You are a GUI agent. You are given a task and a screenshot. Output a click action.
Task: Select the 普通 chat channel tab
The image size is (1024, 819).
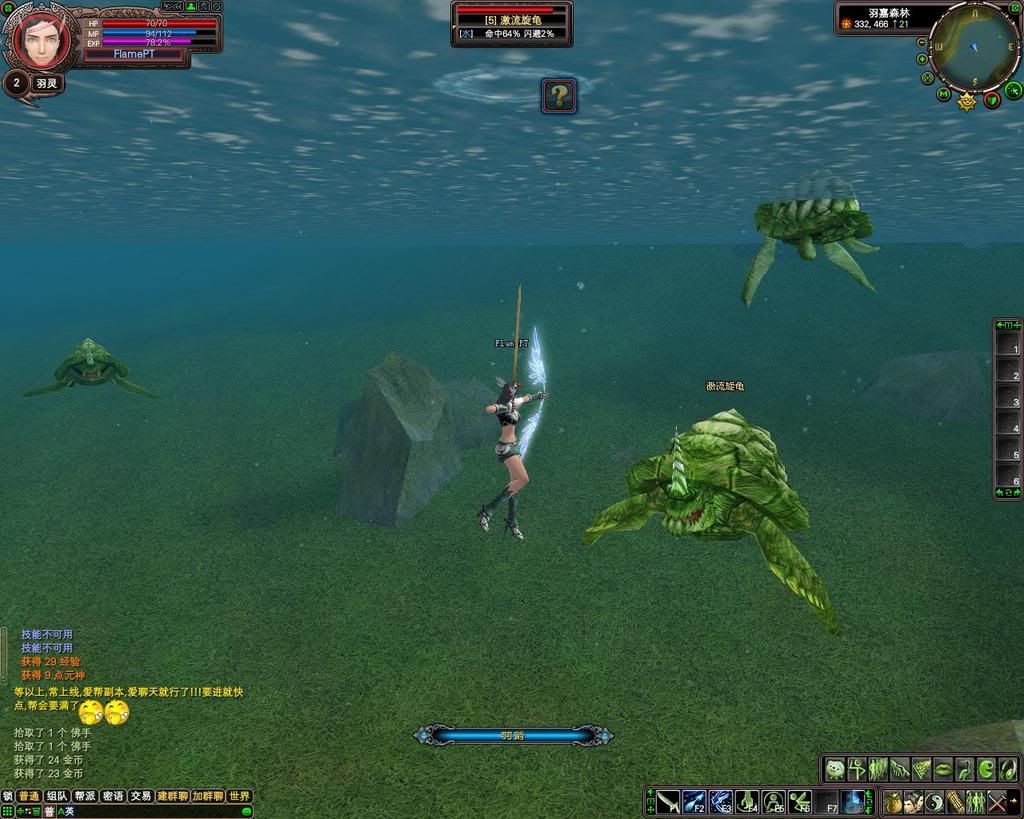(x=29, y=796)
